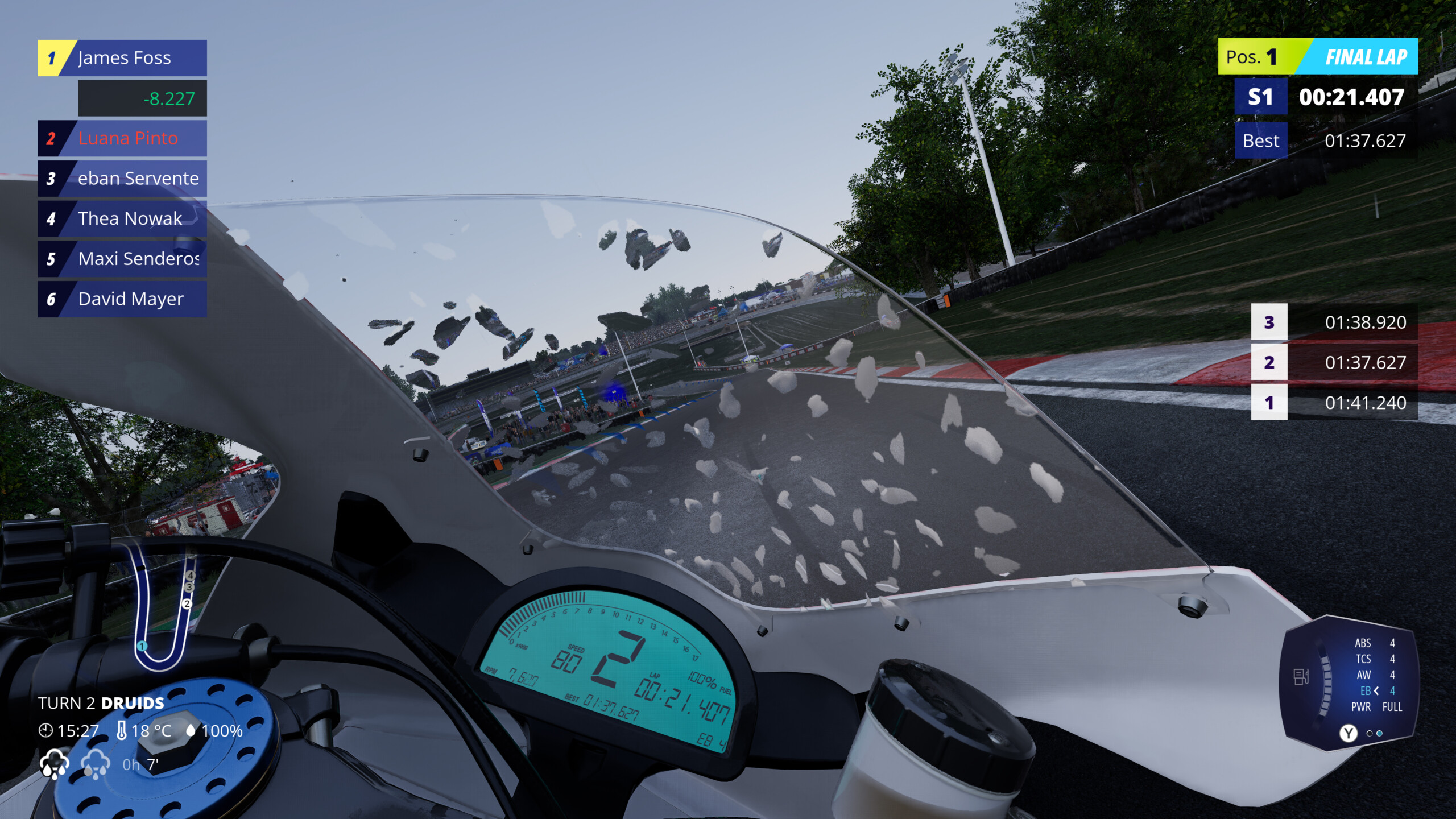1456x819 pixels.
Task: Choose the TCS setting row
Action: [x=1374, y=659]
